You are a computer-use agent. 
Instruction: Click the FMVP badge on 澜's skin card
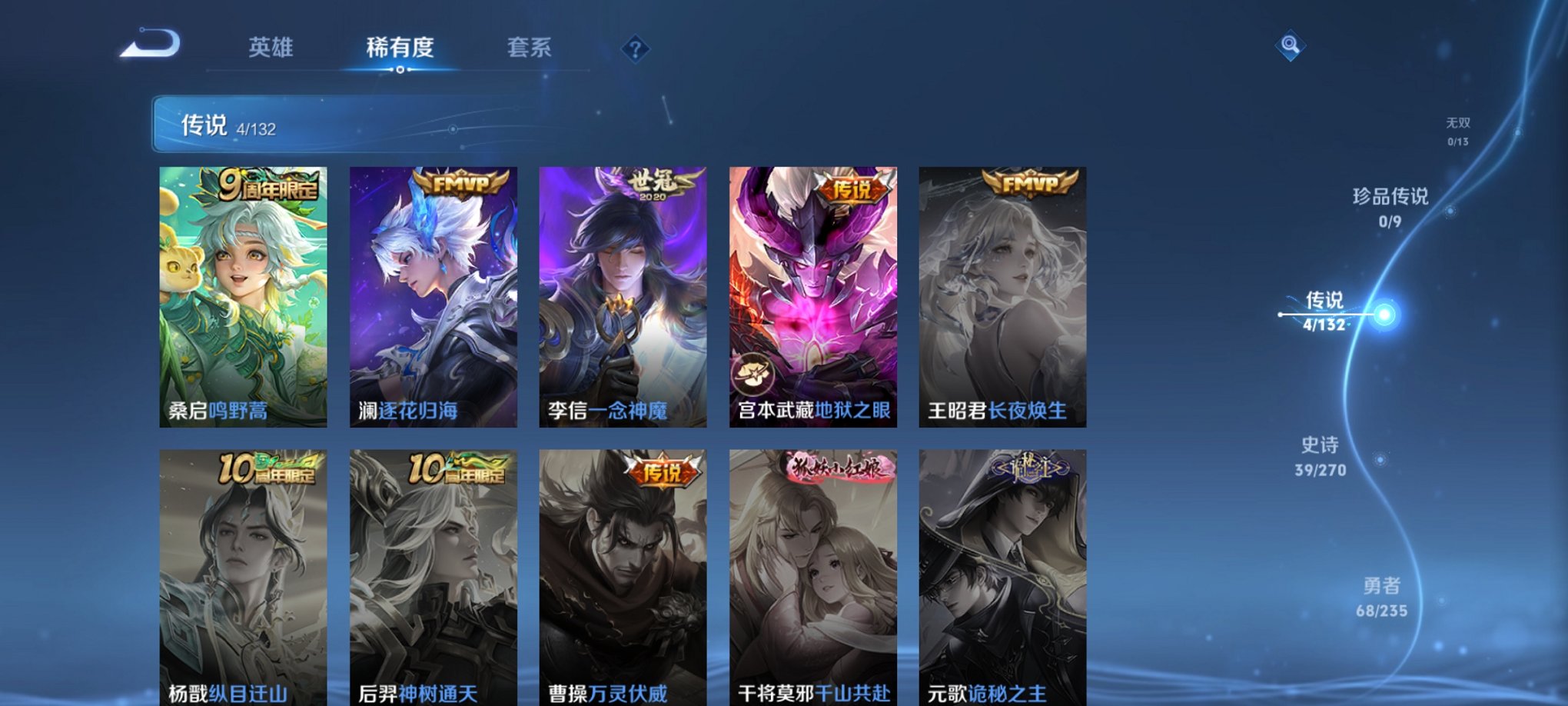click(462, 182)
